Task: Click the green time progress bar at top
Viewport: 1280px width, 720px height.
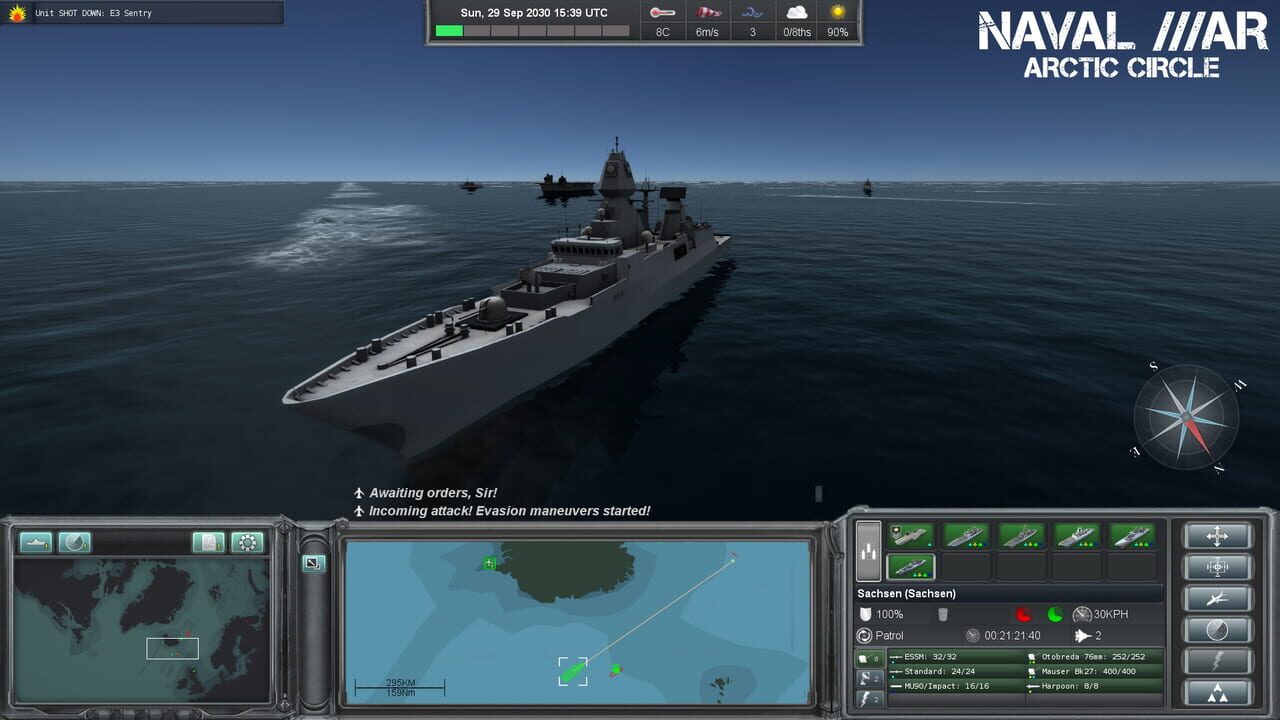Action: pyautogui.click(x=450, y=31)
